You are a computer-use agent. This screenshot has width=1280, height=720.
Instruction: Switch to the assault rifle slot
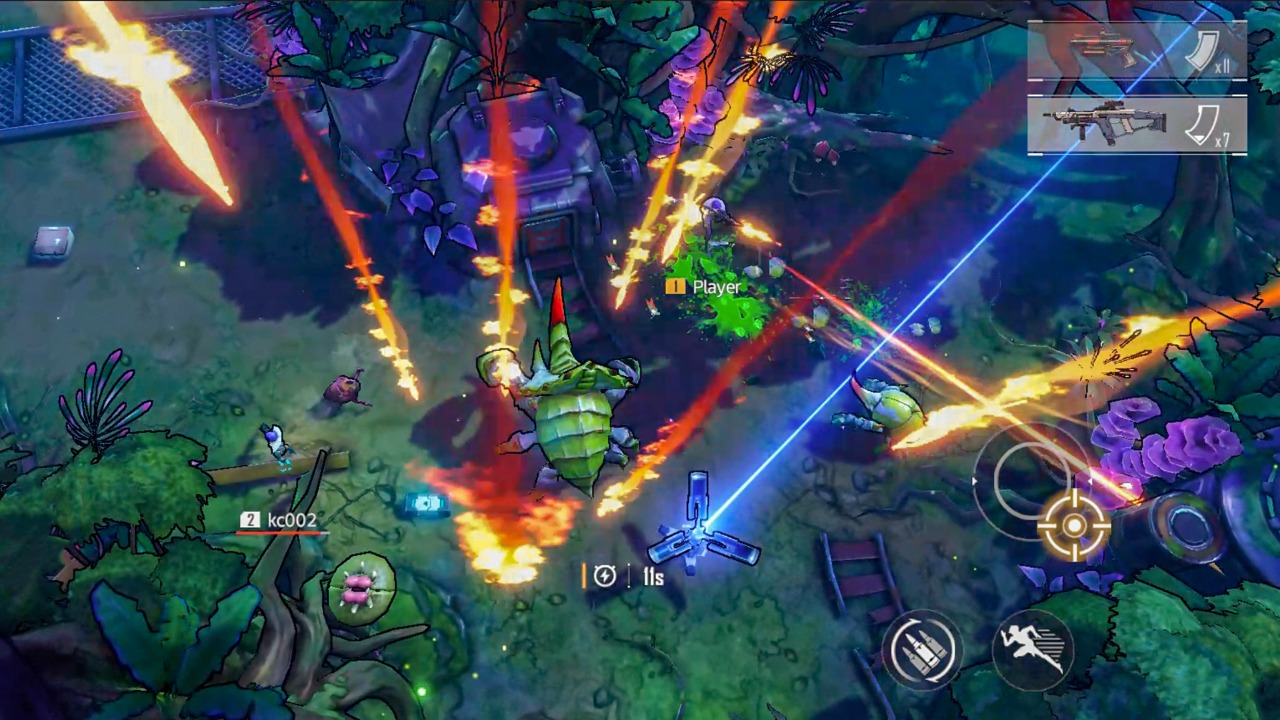tap(1136, 124)
